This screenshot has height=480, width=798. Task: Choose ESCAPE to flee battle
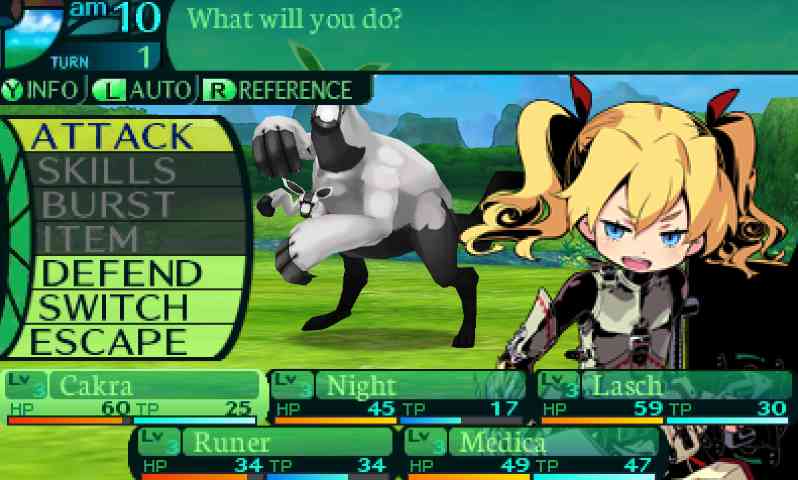110,341
